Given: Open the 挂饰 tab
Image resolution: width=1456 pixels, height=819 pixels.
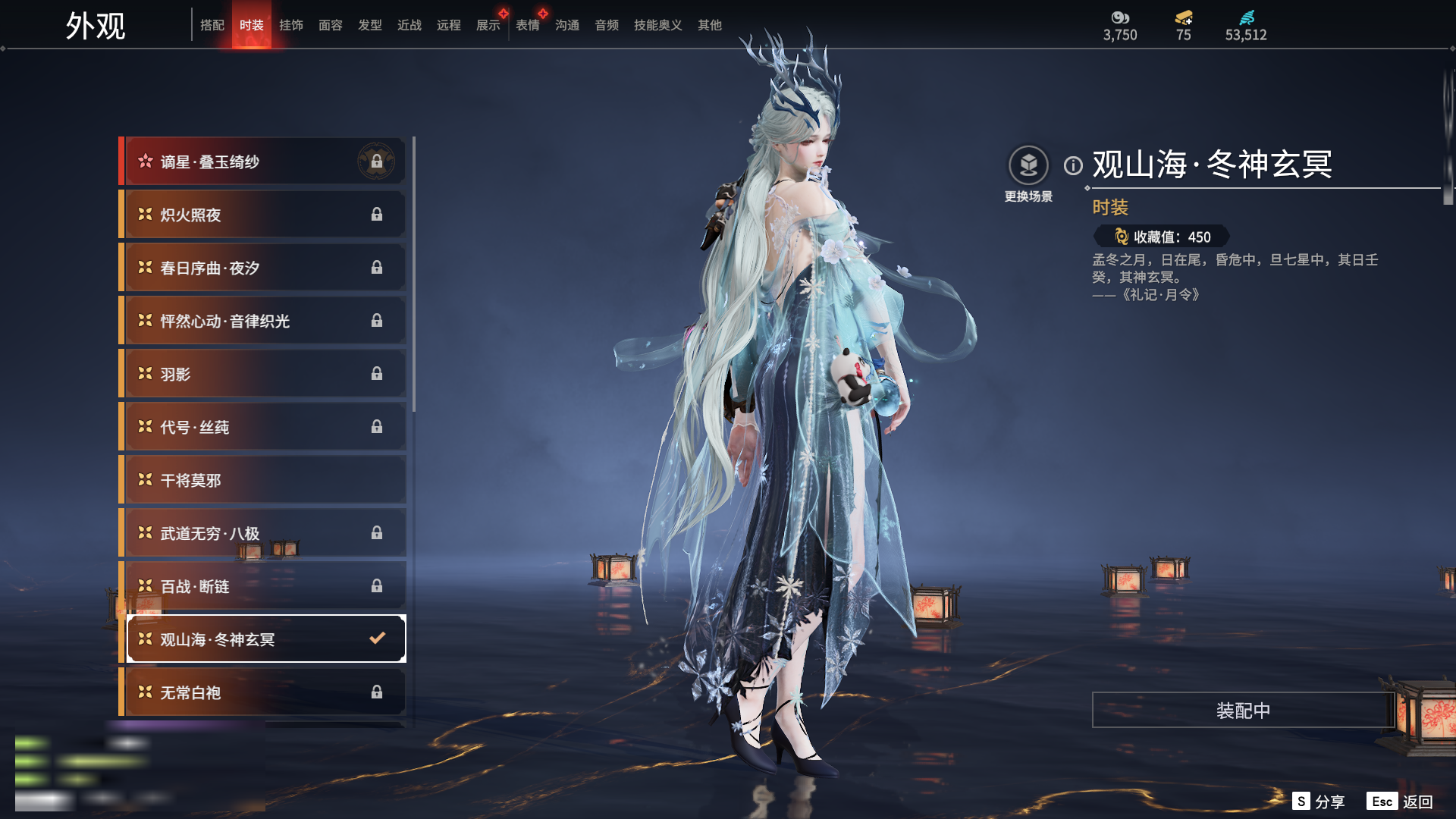Looking at the screenshot, I should pyautogui.click(x=291, y=25).
